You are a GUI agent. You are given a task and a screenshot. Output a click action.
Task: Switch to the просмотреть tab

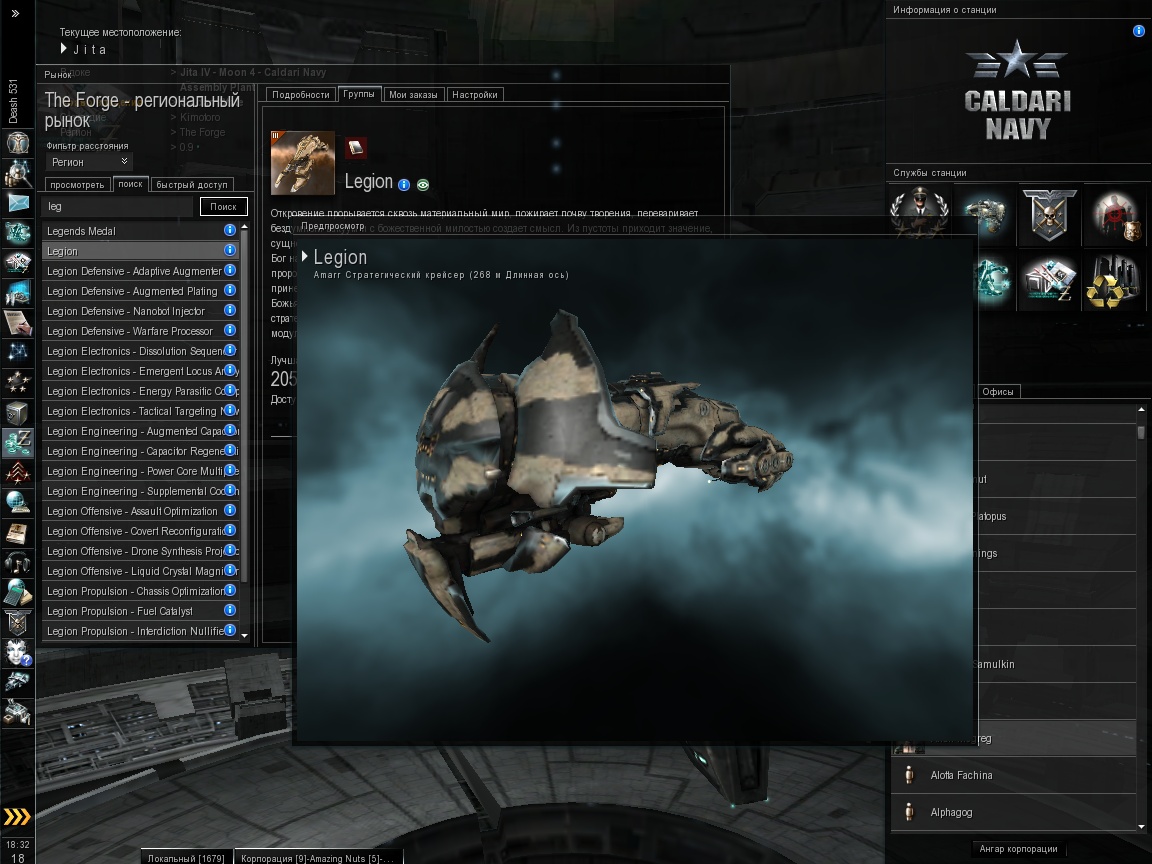[x=76, y=185]
